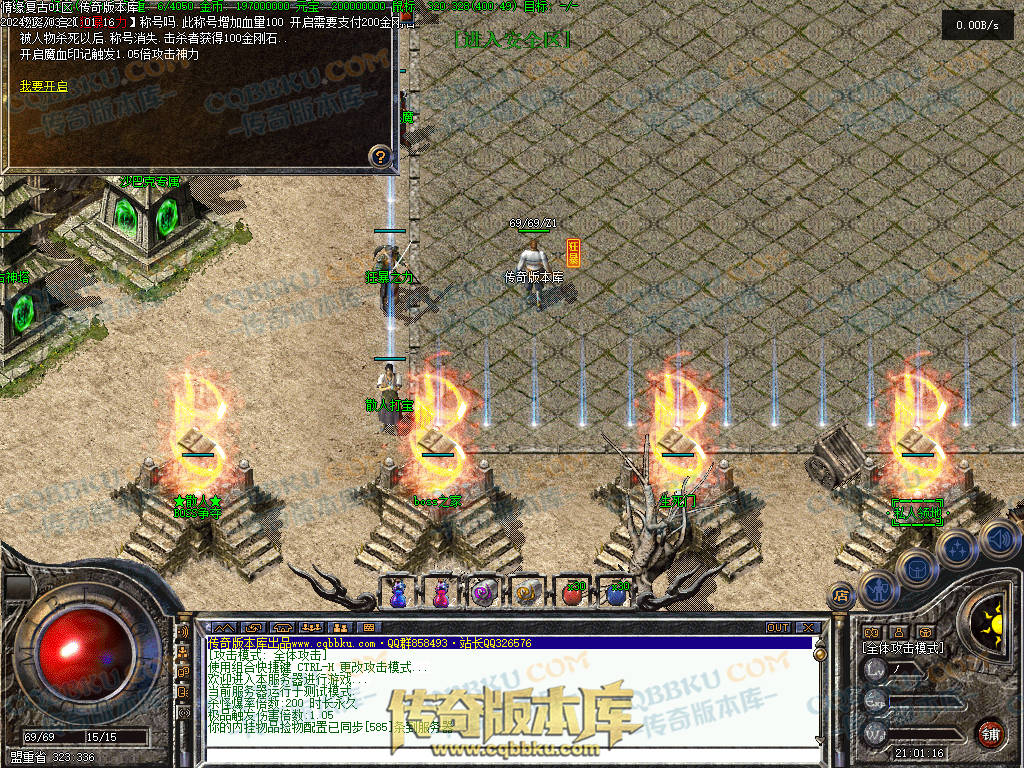Viewport: 1024px width, 768px height.
Task: Select the purple scroll belt slot
Action: [484, 592]
